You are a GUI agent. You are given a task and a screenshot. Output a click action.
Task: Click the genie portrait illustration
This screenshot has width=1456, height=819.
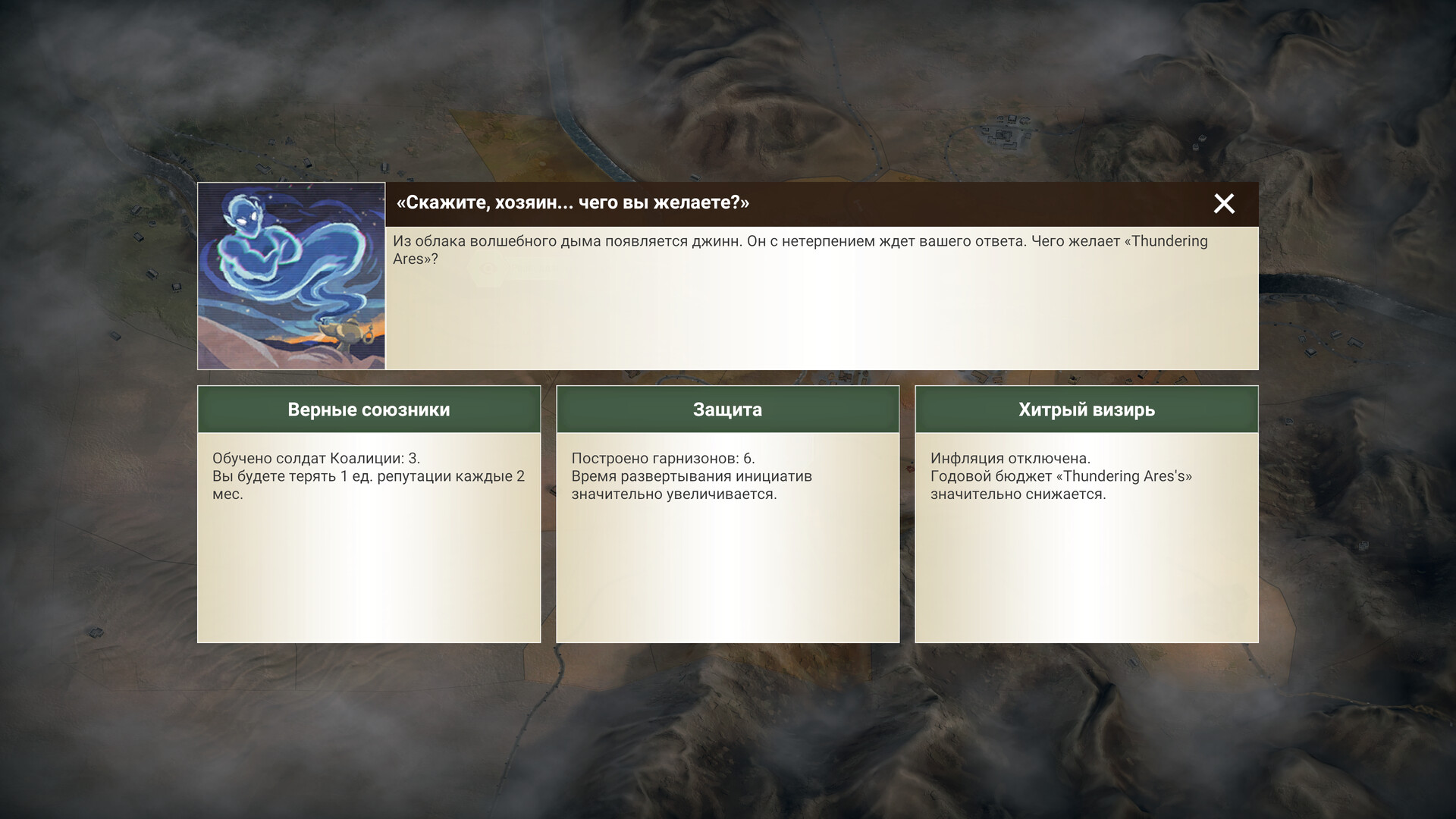[292, 275]
